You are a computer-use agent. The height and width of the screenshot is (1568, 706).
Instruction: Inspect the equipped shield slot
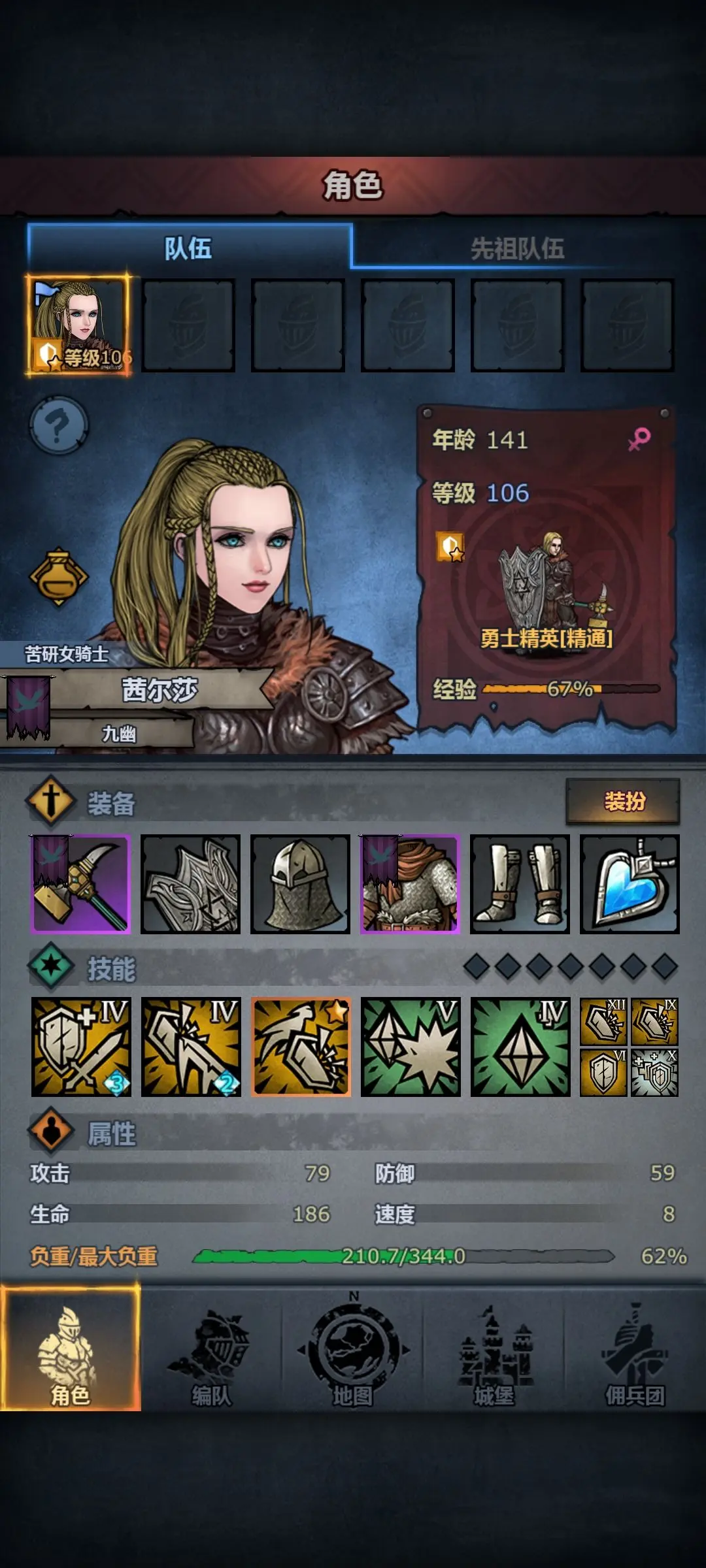tap(190, 884)
